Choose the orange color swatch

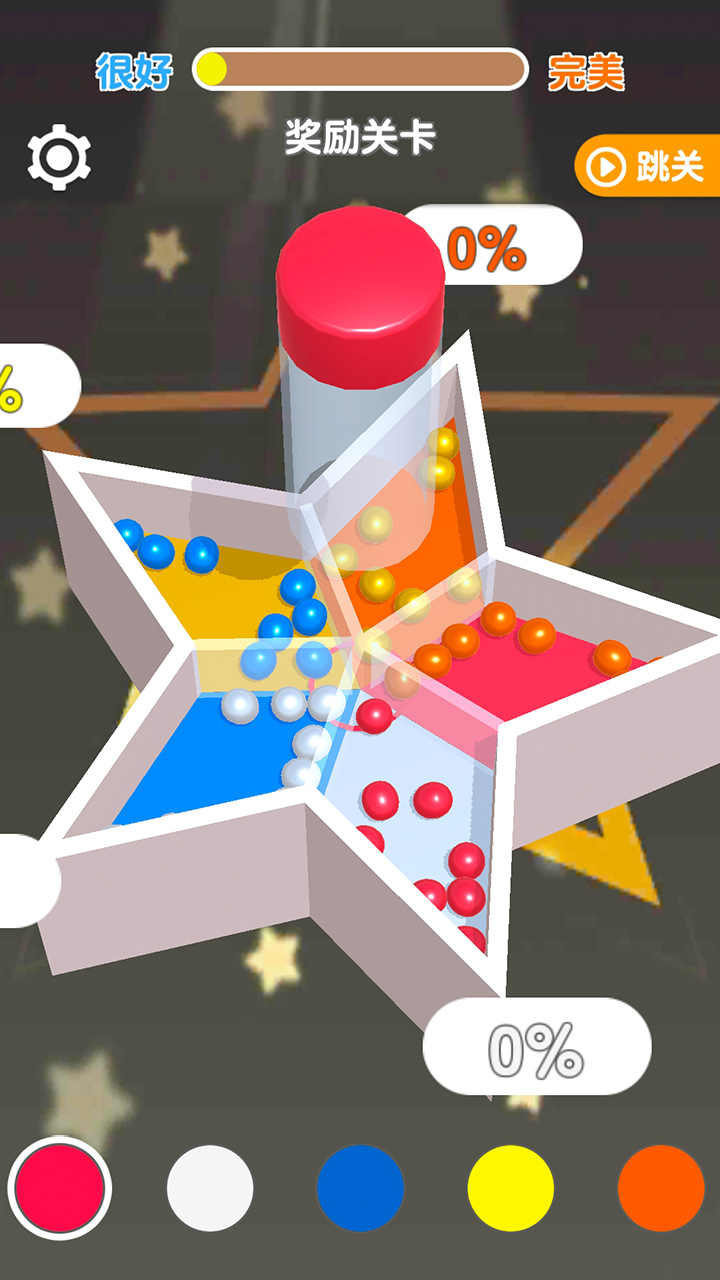pos(661,1188)
